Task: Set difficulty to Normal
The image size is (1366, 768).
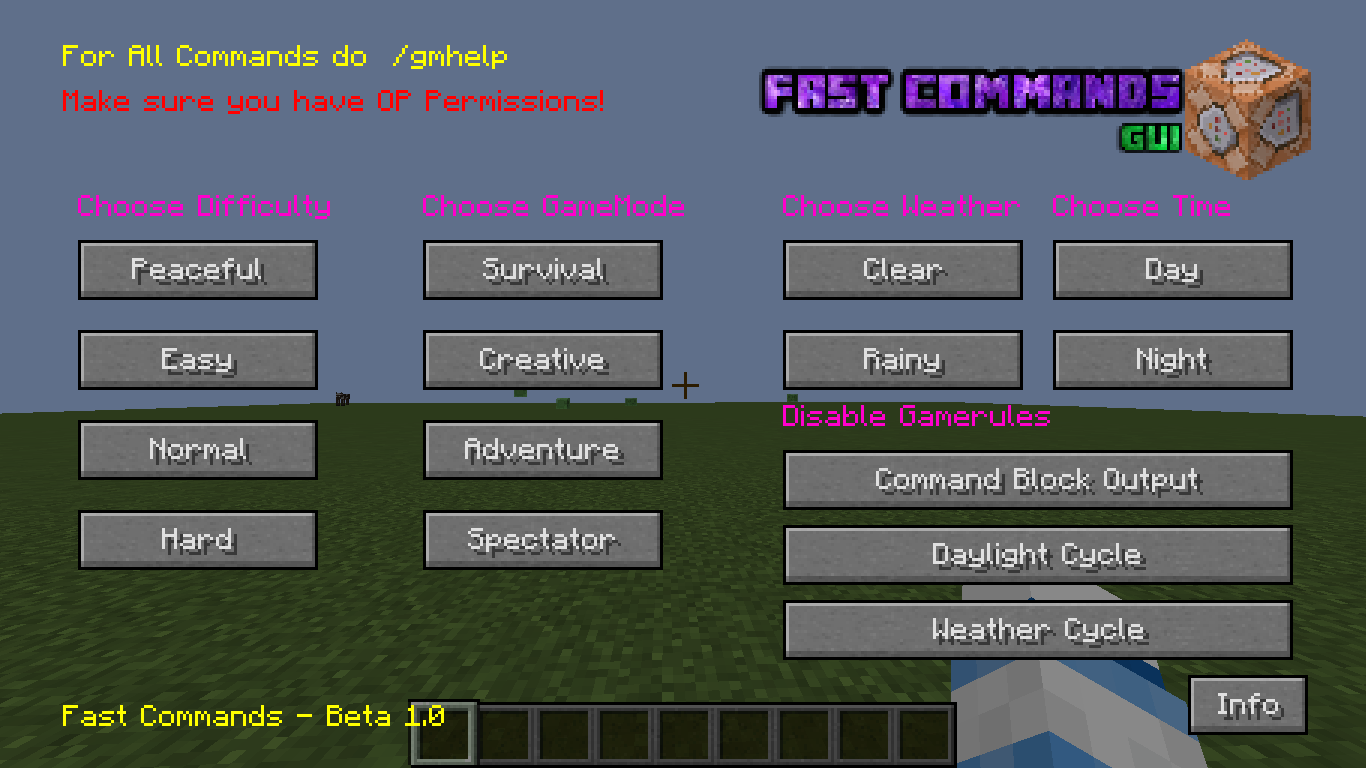Action: (197, 450)
